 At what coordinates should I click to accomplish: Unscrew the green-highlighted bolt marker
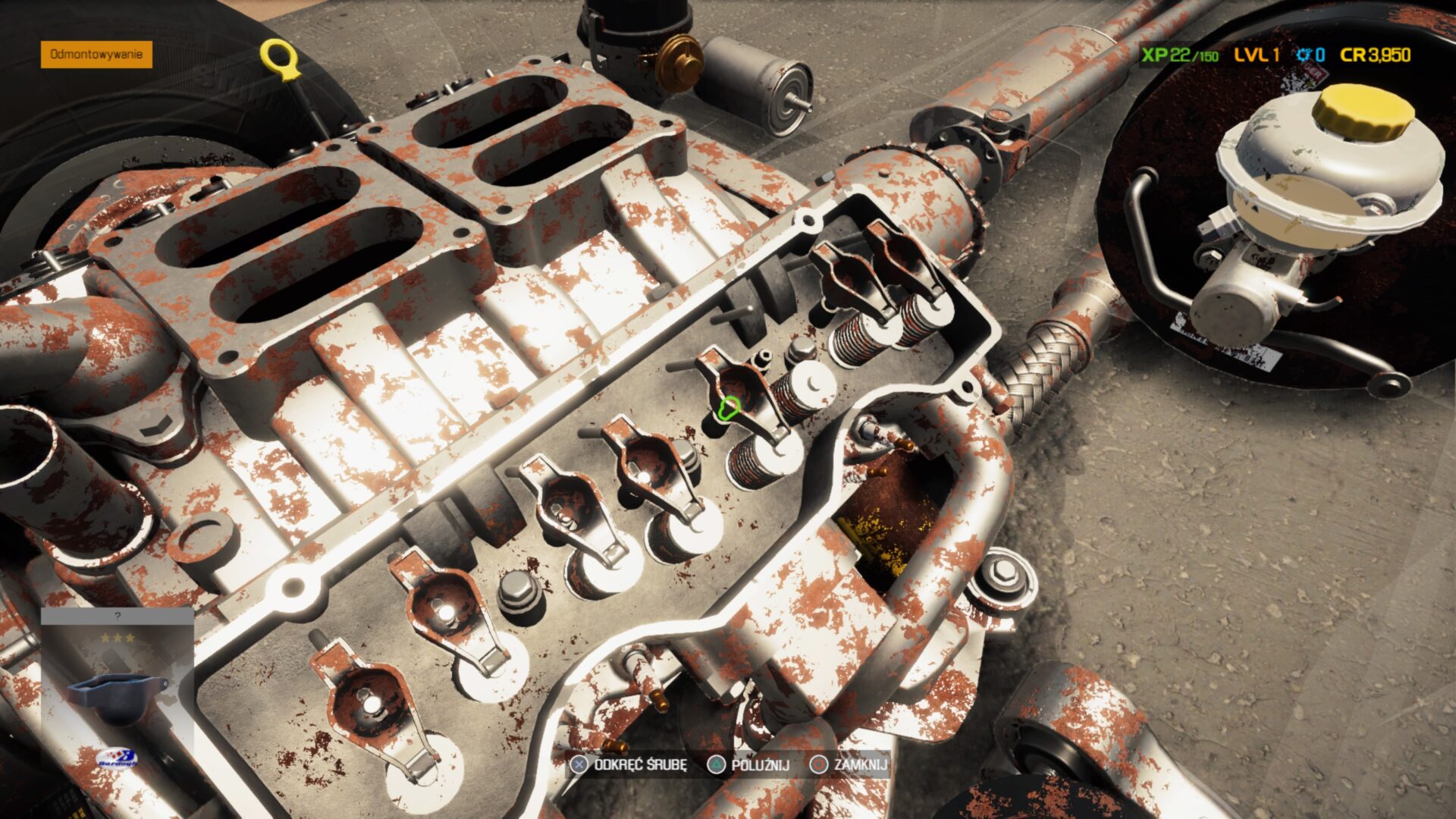click(729, 409)
